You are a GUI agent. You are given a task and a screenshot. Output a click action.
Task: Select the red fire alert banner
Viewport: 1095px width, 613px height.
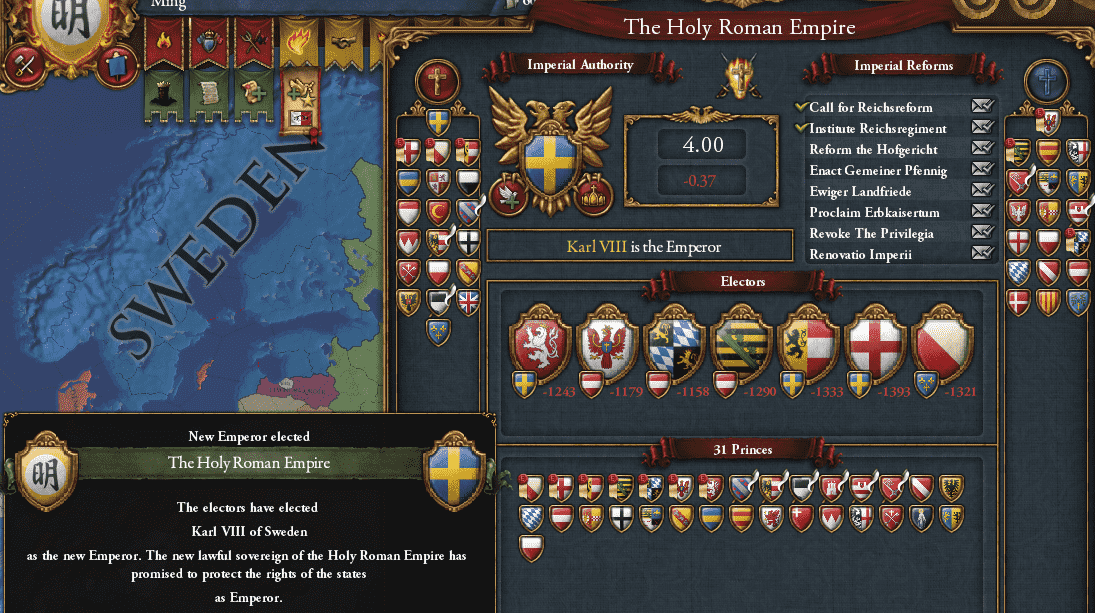pyautogui.click(x=163, y=43)
